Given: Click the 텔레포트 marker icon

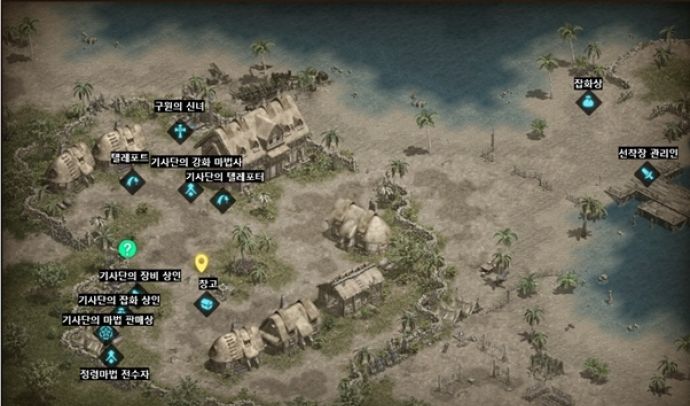Looking at the screenshot, I should (x=132, y=181).
